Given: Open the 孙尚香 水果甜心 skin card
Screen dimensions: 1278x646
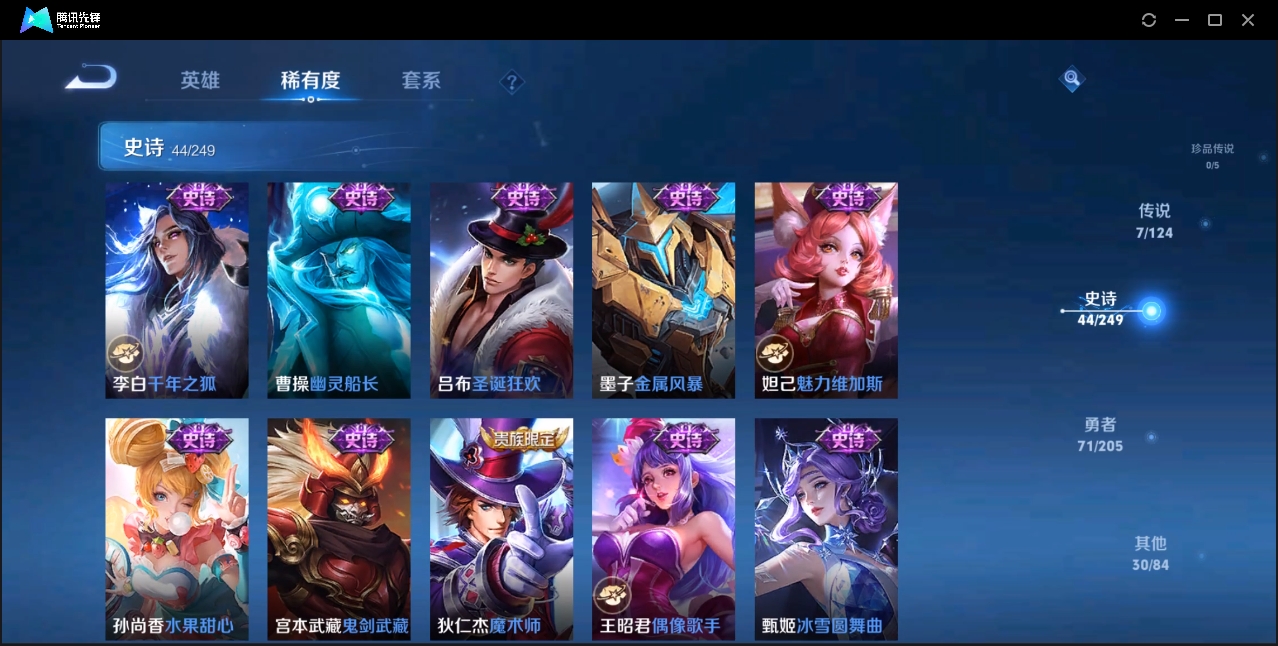Looking at the screenshot, I should 177,528.
